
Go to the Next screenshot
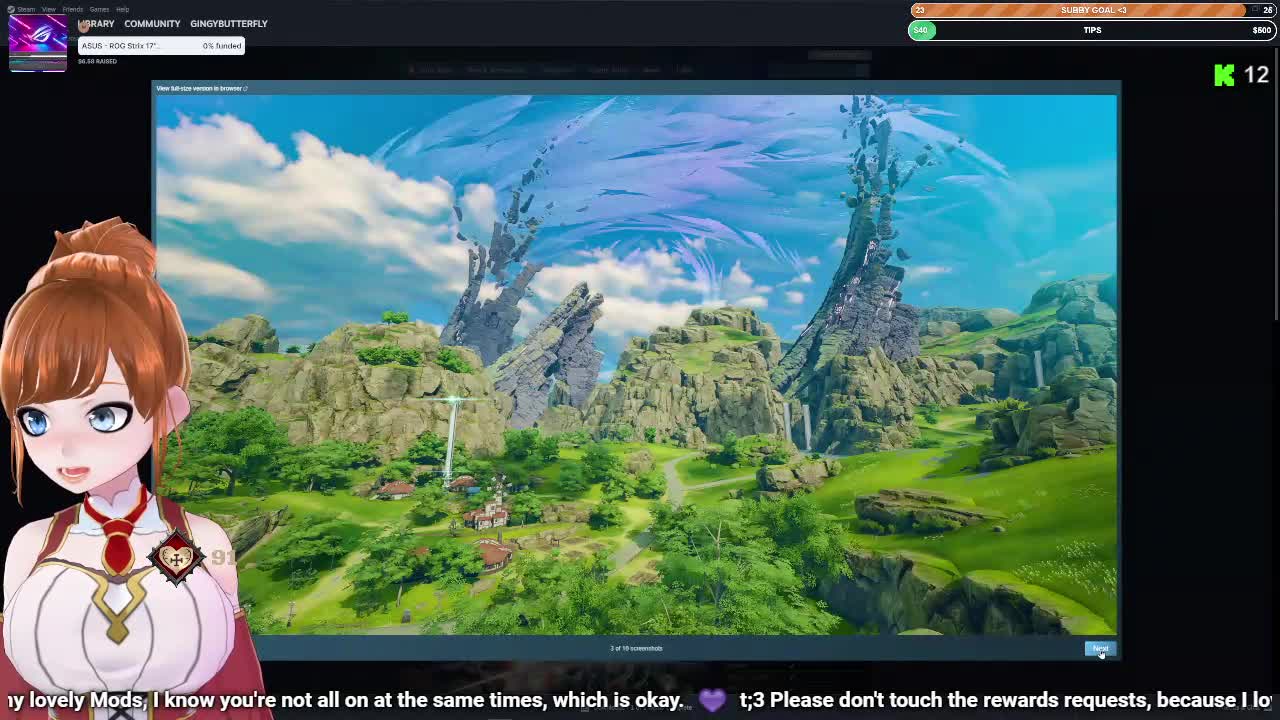[1099, 648]
